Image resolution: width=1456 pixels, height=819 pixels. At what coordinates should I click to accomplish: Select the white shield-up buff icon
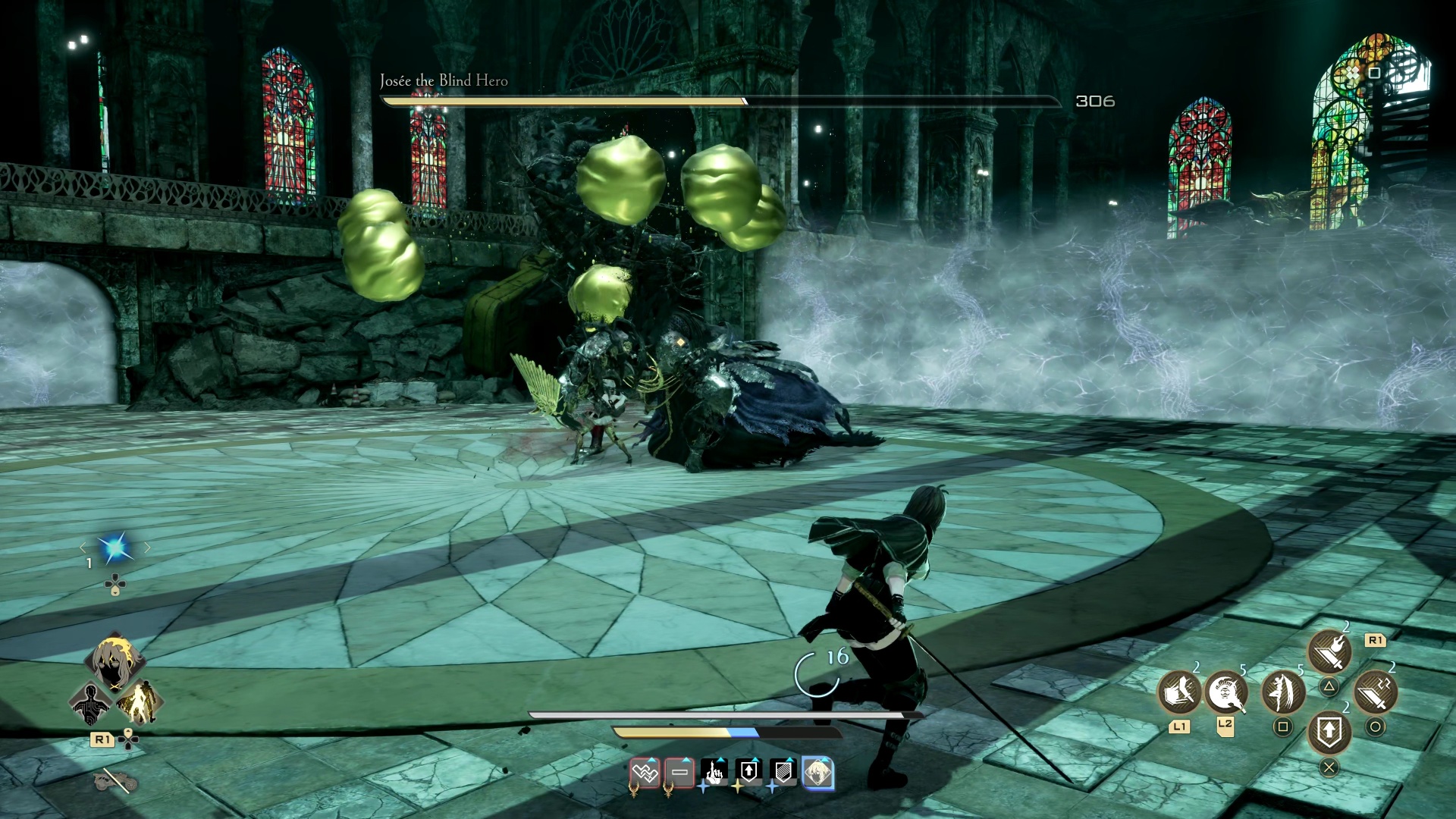748,770
